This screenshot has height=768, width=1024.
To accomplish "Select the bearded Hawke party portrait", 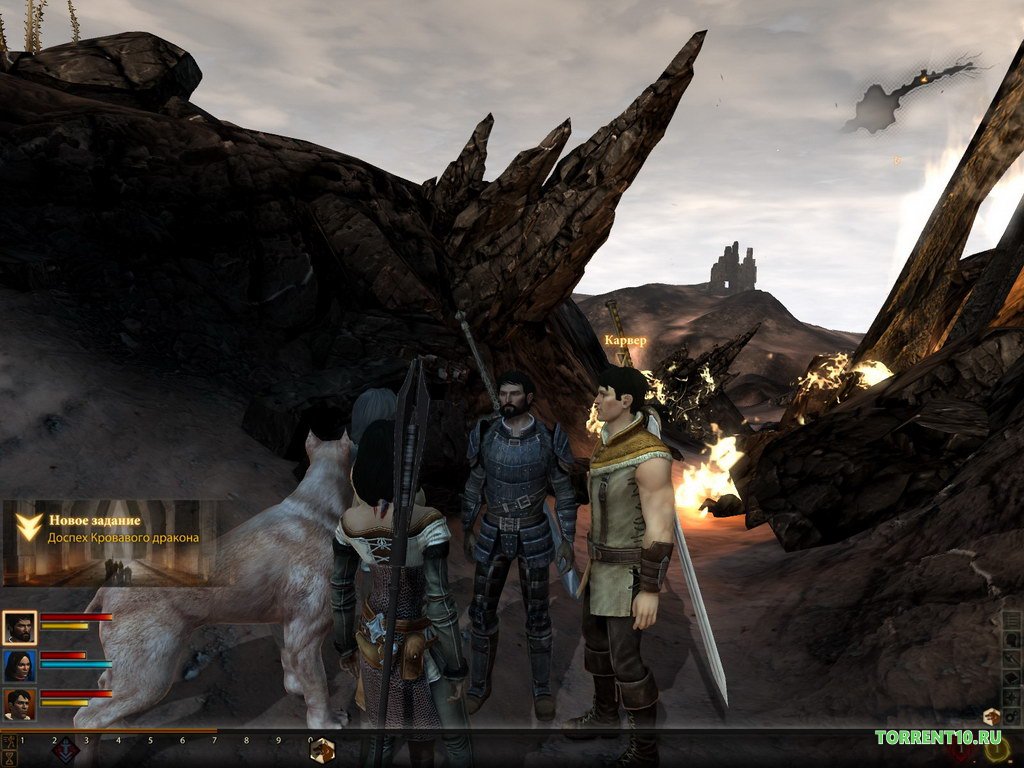I will tap(19, 628).
